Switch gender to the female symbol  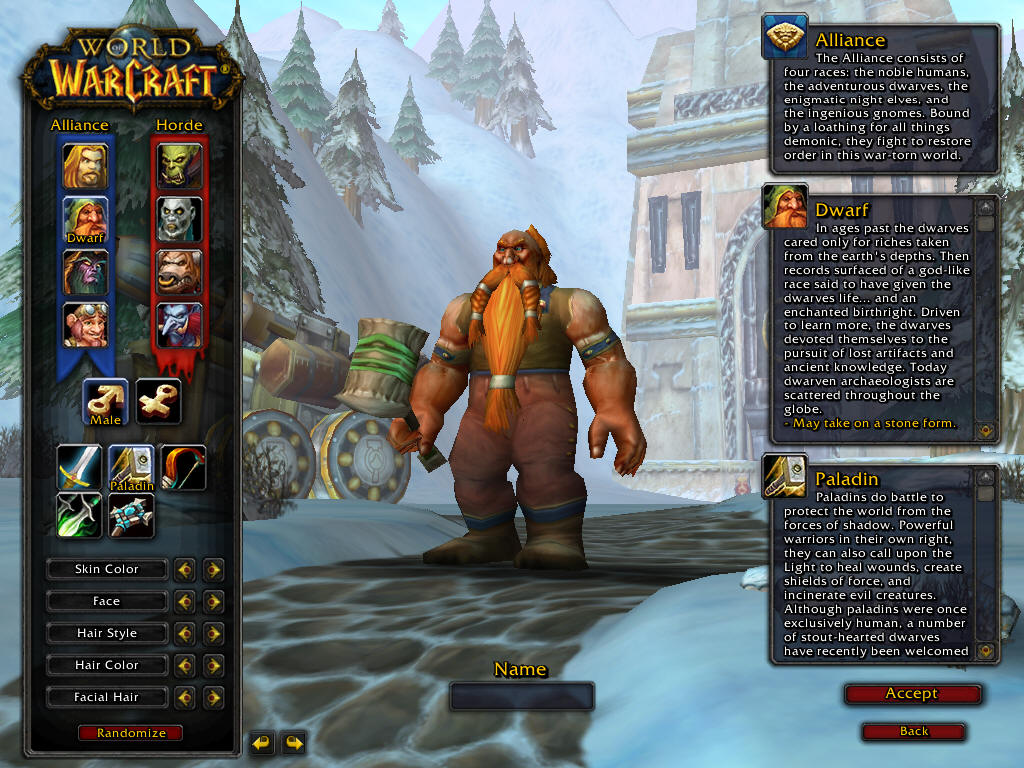pos(158,401)
